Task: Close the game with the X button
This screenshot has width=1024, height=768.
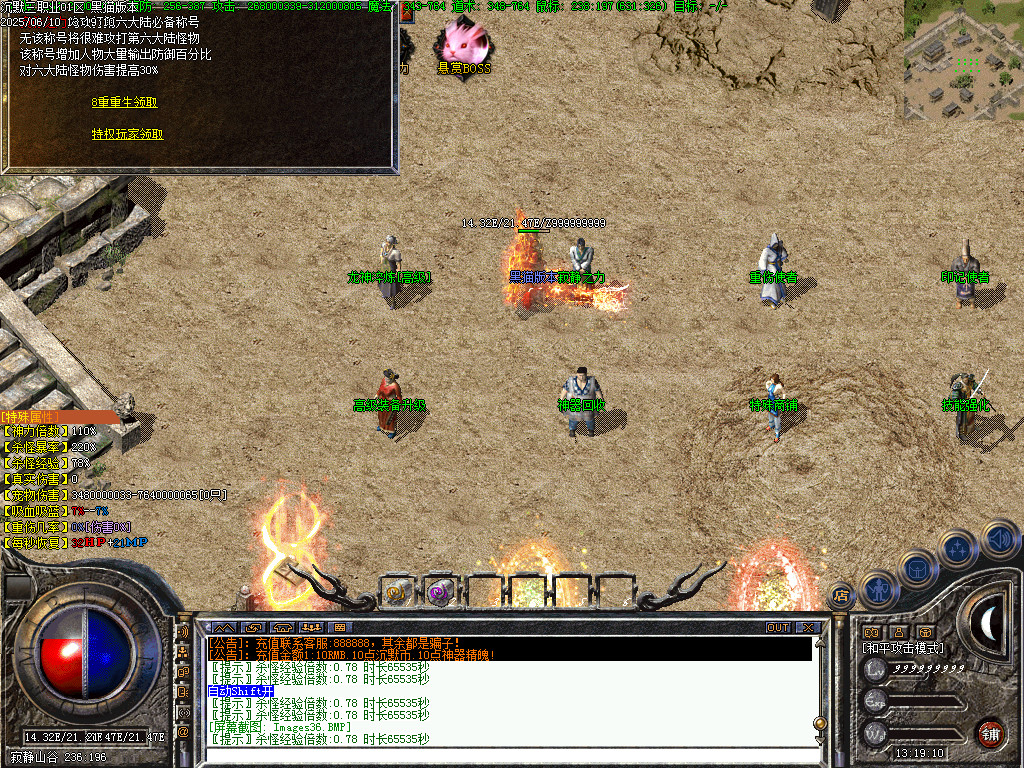Action: point(808,628)
